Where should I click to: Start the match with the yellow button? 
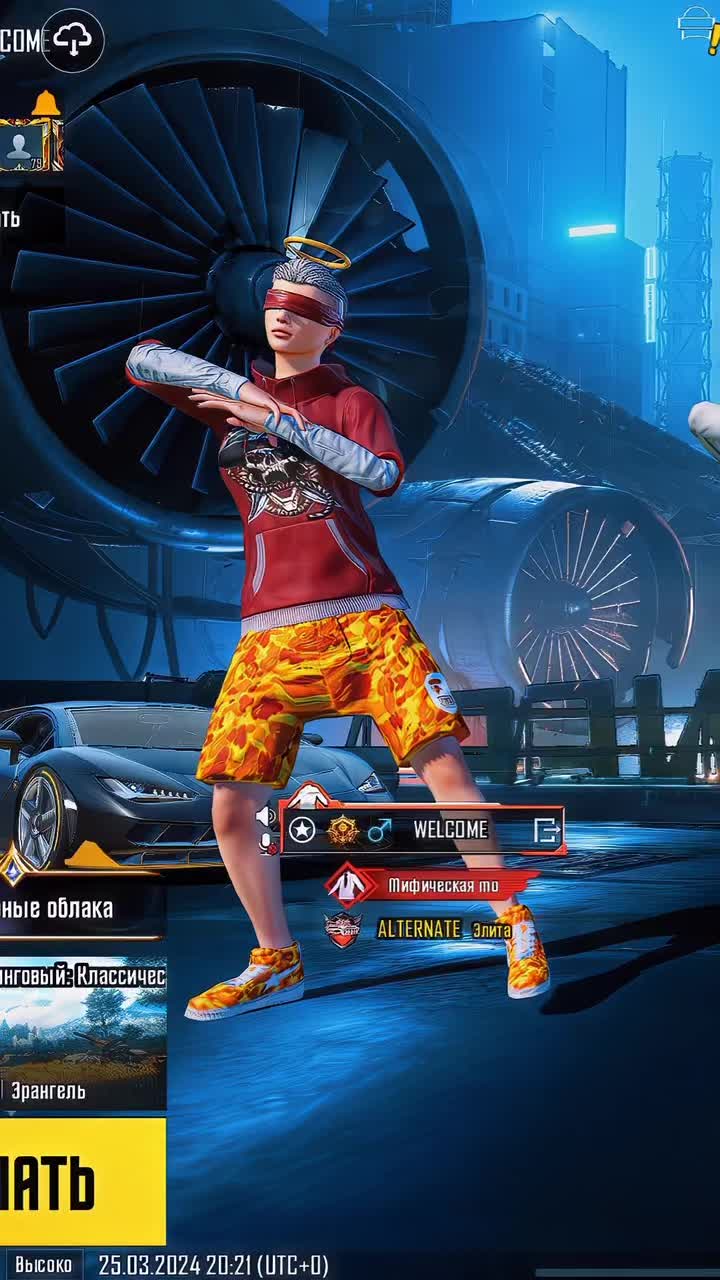pos(80,1181)
